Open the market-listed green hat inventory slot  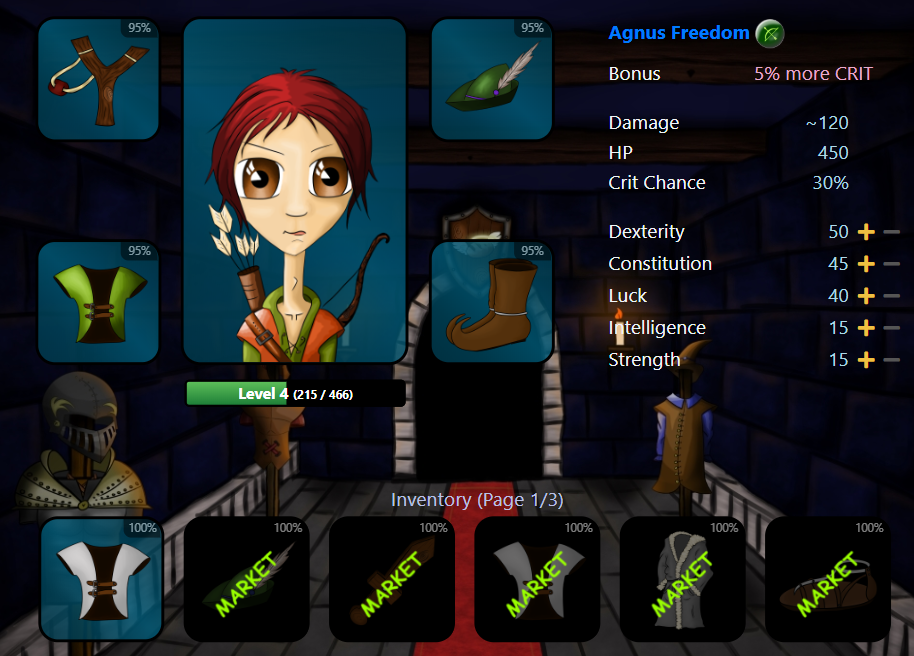point(246,579)
